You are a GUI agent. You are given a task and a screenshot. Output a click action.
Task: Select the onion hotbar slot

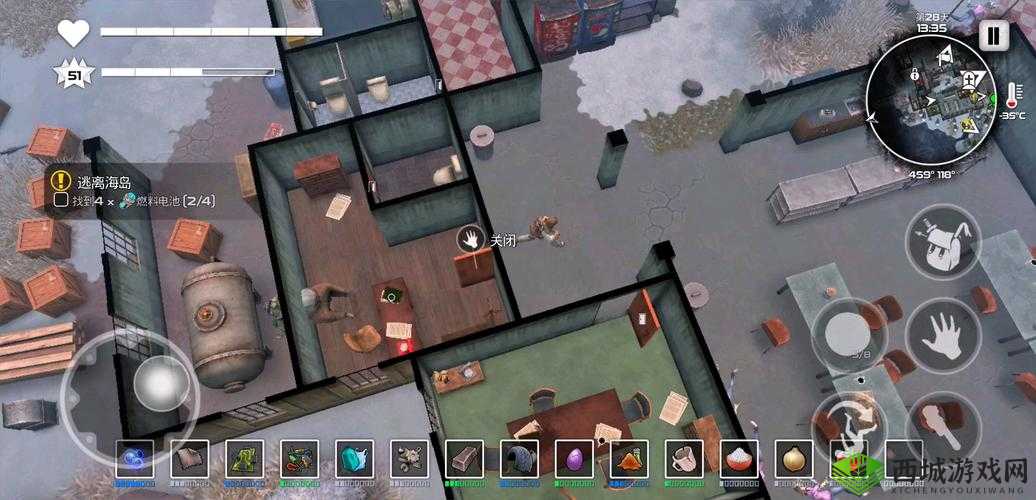pos(794,459)
